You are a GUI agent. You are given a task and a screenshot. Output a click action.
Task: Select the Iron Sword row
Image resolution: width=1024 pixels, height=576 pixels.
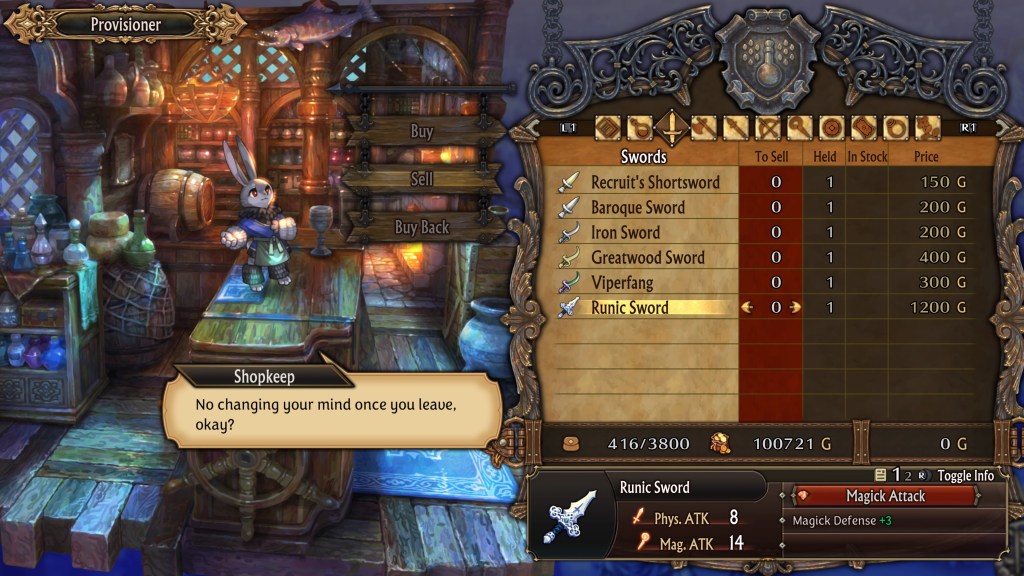click(625, 232)
